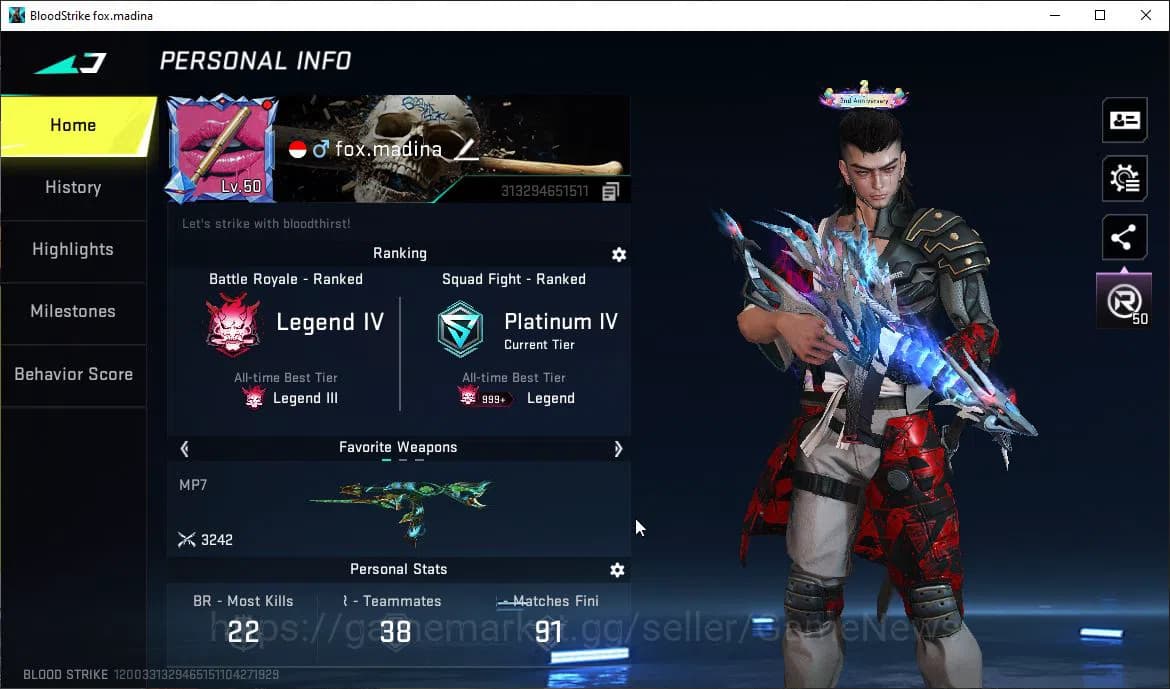
Task: Open the Ranking settings gear
Action: 619,254
